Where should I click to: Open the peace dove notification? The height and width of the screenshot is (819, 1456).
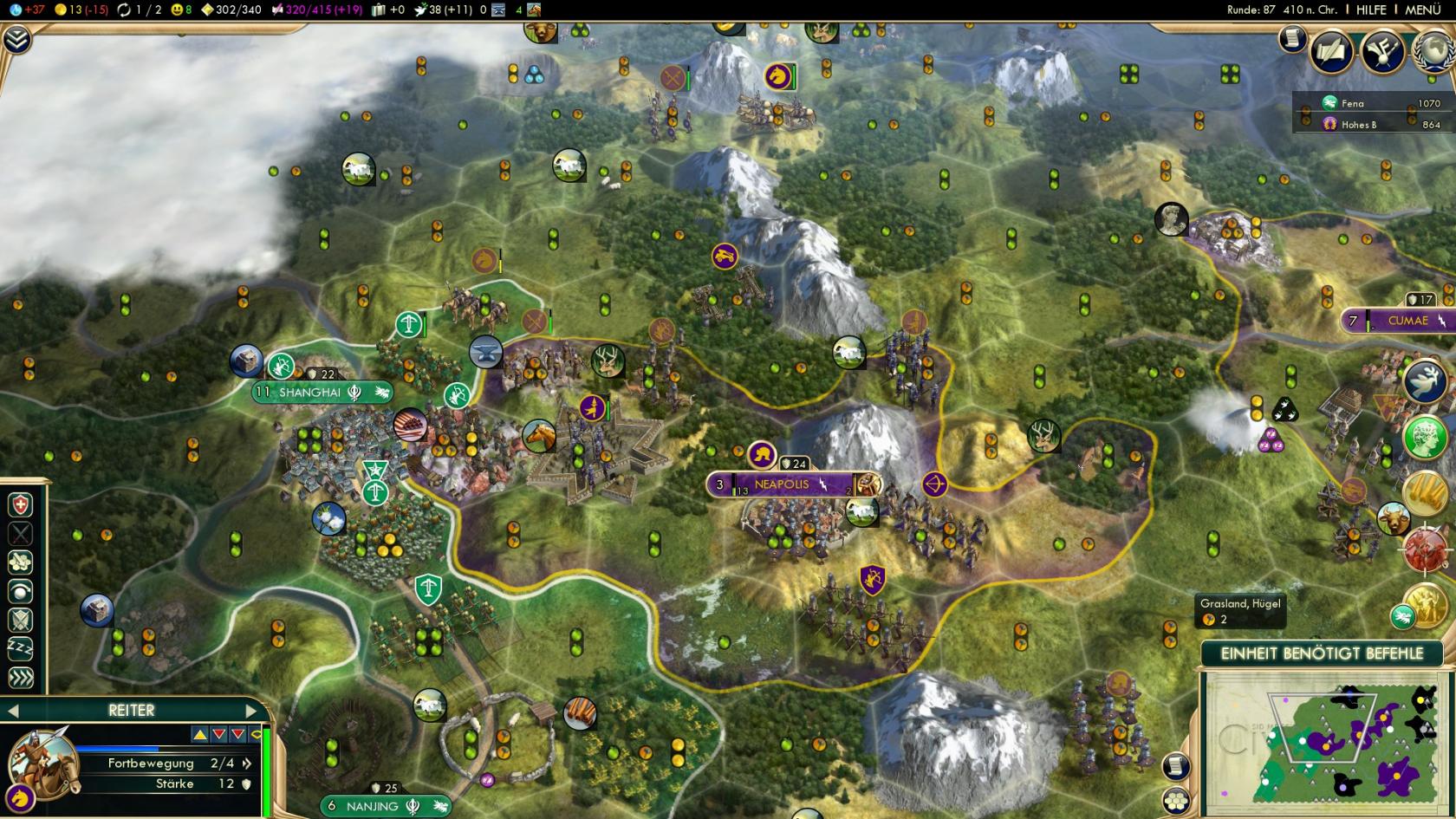(x=1424, y=382)
